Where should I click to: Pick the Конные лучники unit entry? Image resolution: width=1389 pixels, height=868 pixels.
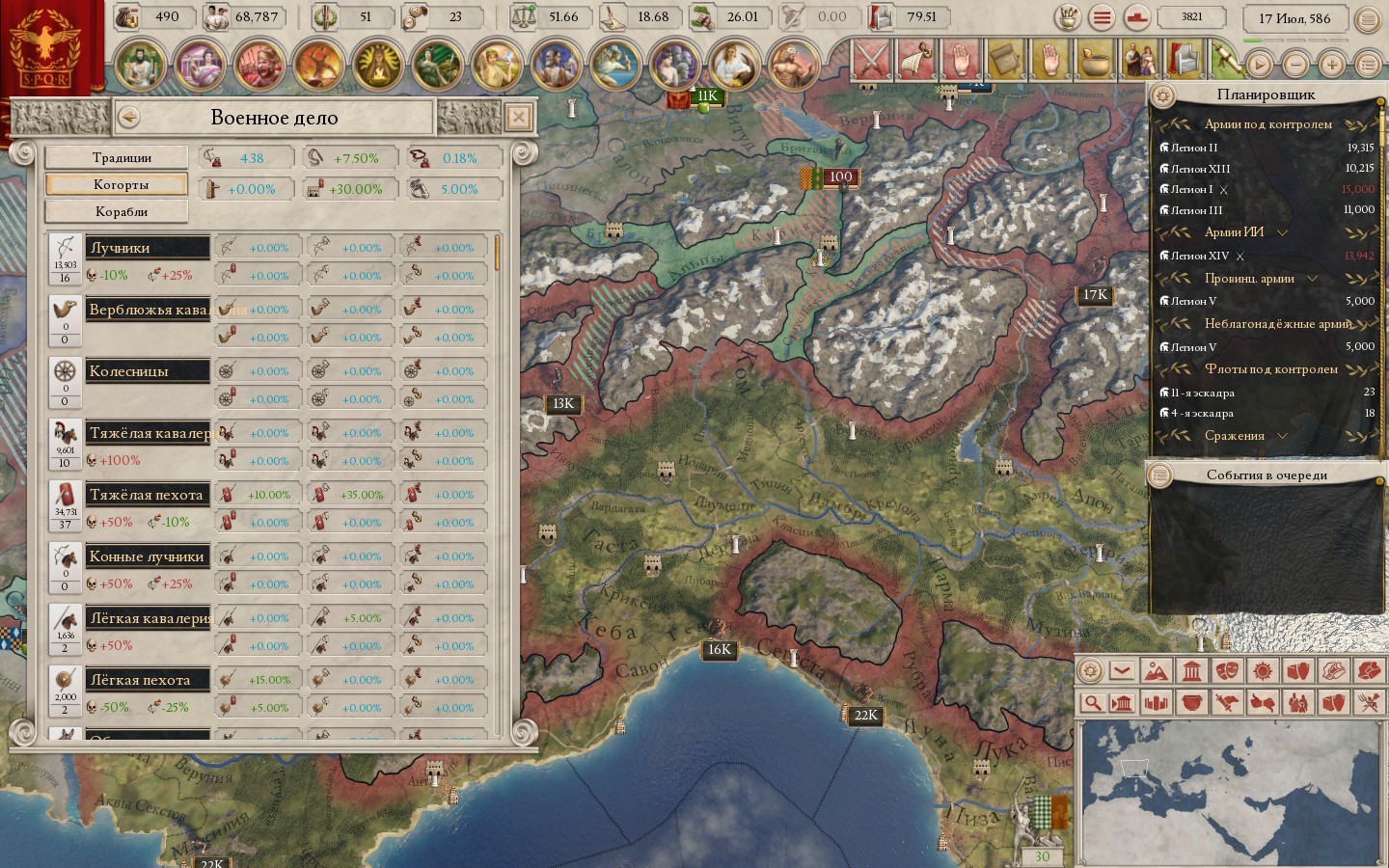[147, 556]
